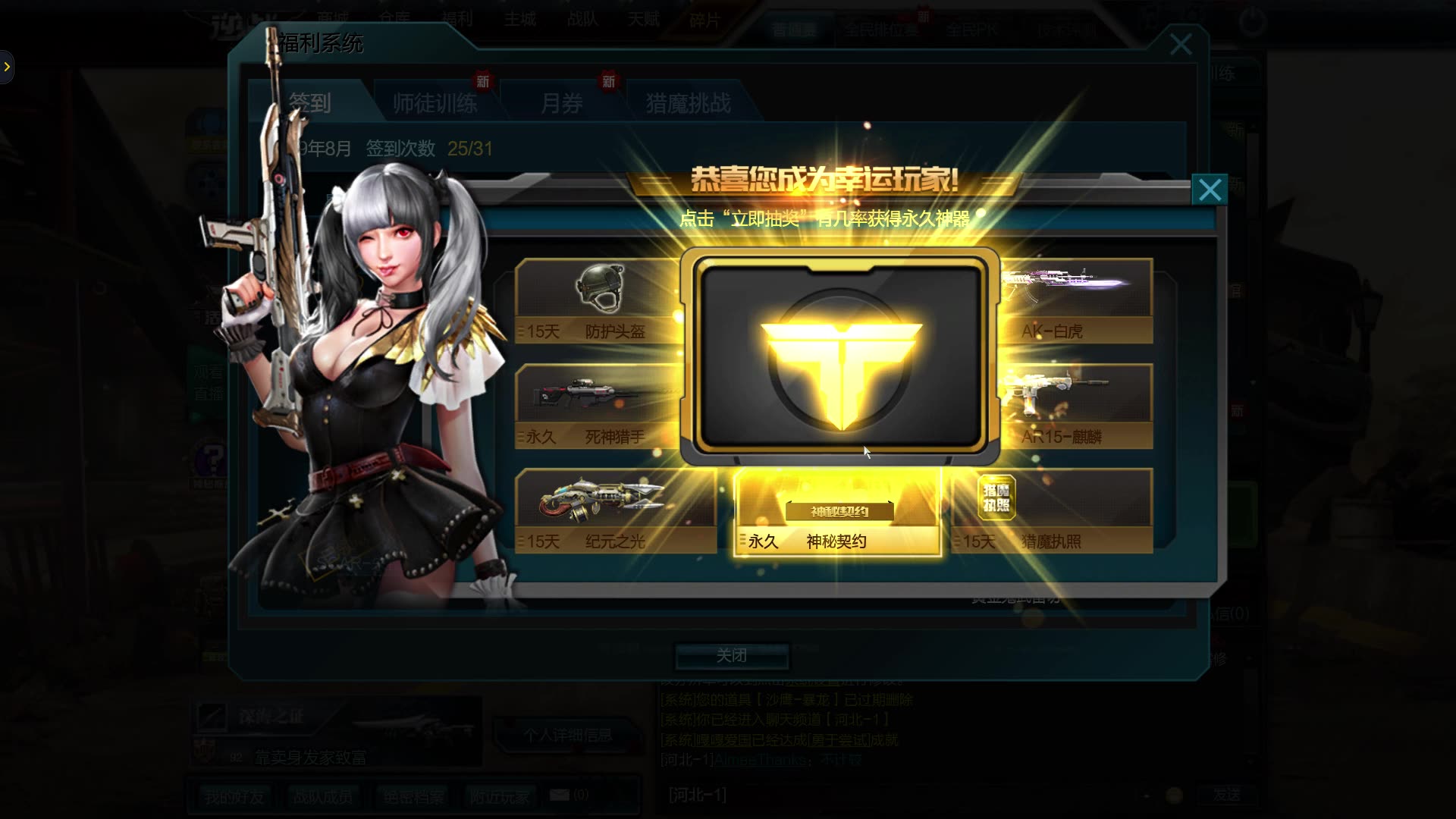Screen dimensions: 1456x819
Task: Select the AK-白虎 rifle reward
Action: 1075,301
